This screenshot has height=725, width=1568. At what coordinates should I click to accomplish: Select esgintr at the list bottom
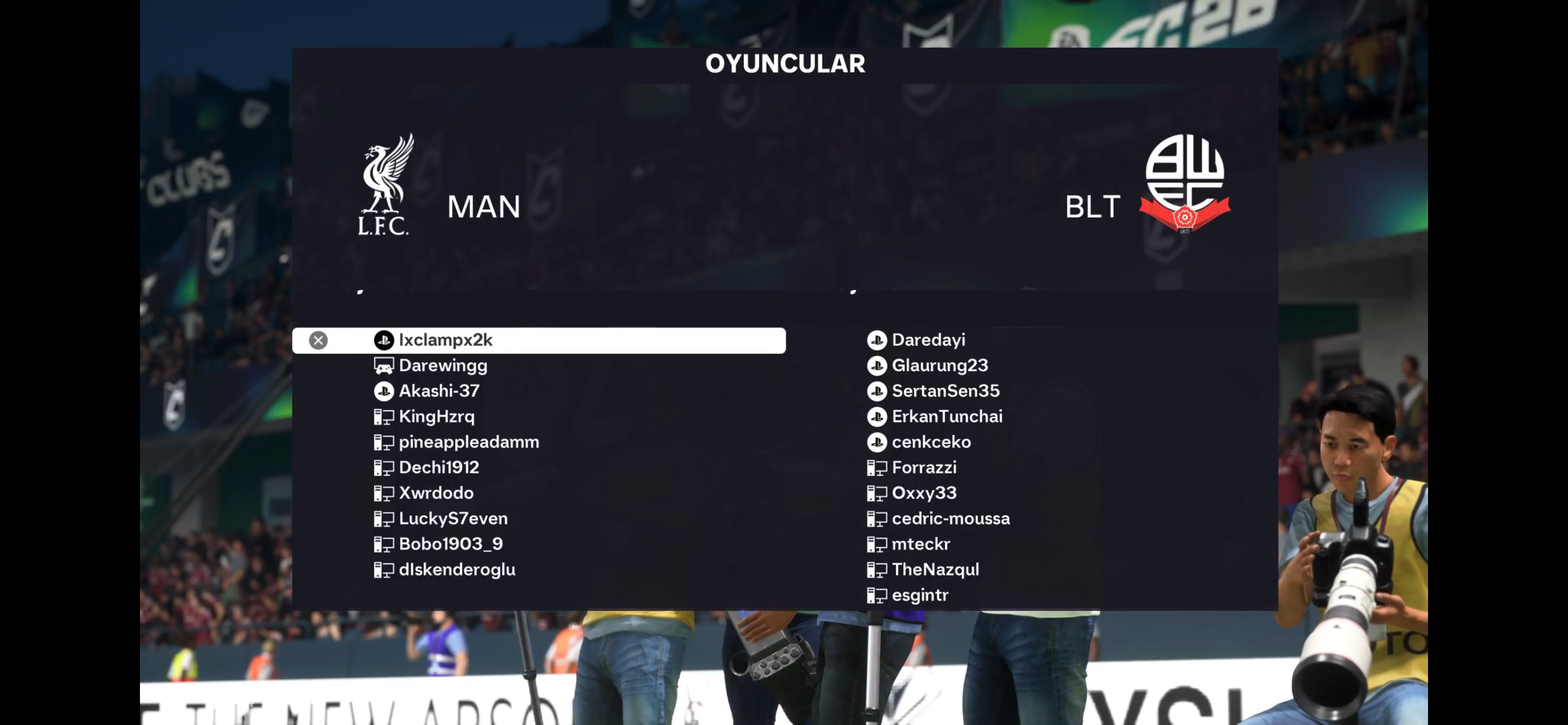pyautogui.click(x=920, y=595)
